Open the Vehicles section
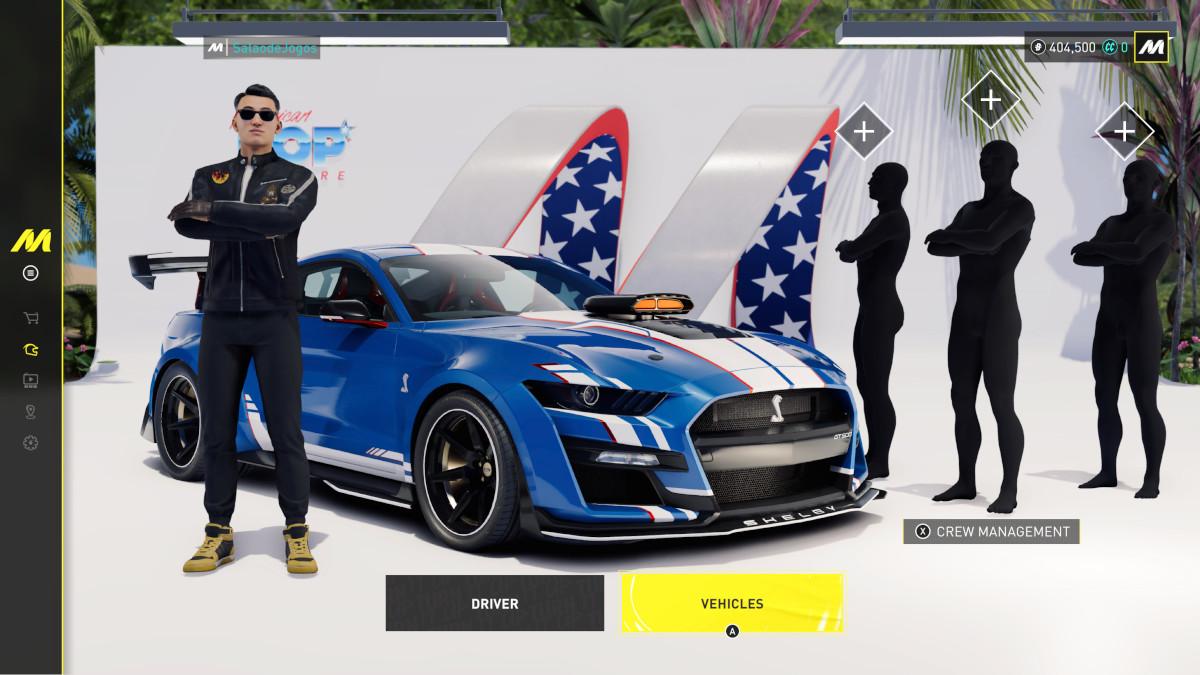 tap(731, 603)
